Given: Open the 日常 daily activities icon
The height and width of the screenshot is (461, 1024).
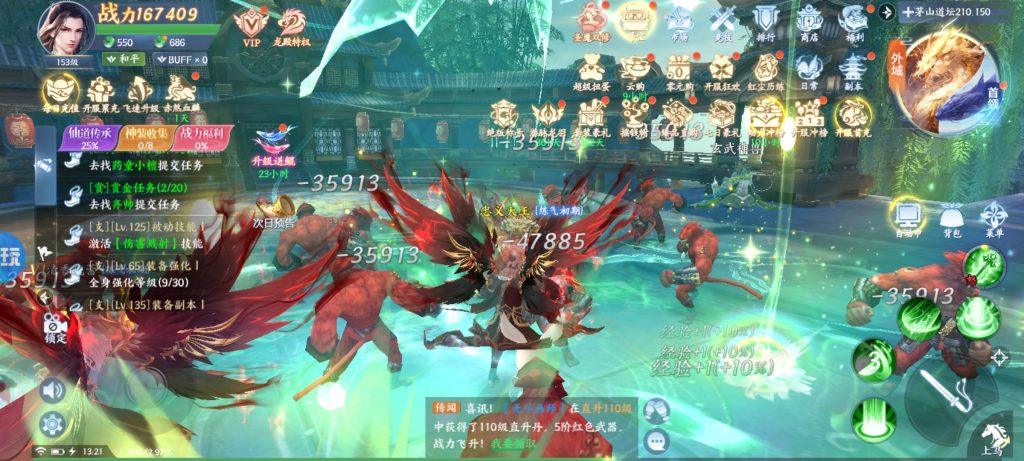Looking at the screenshot, I should pos(809,70).
